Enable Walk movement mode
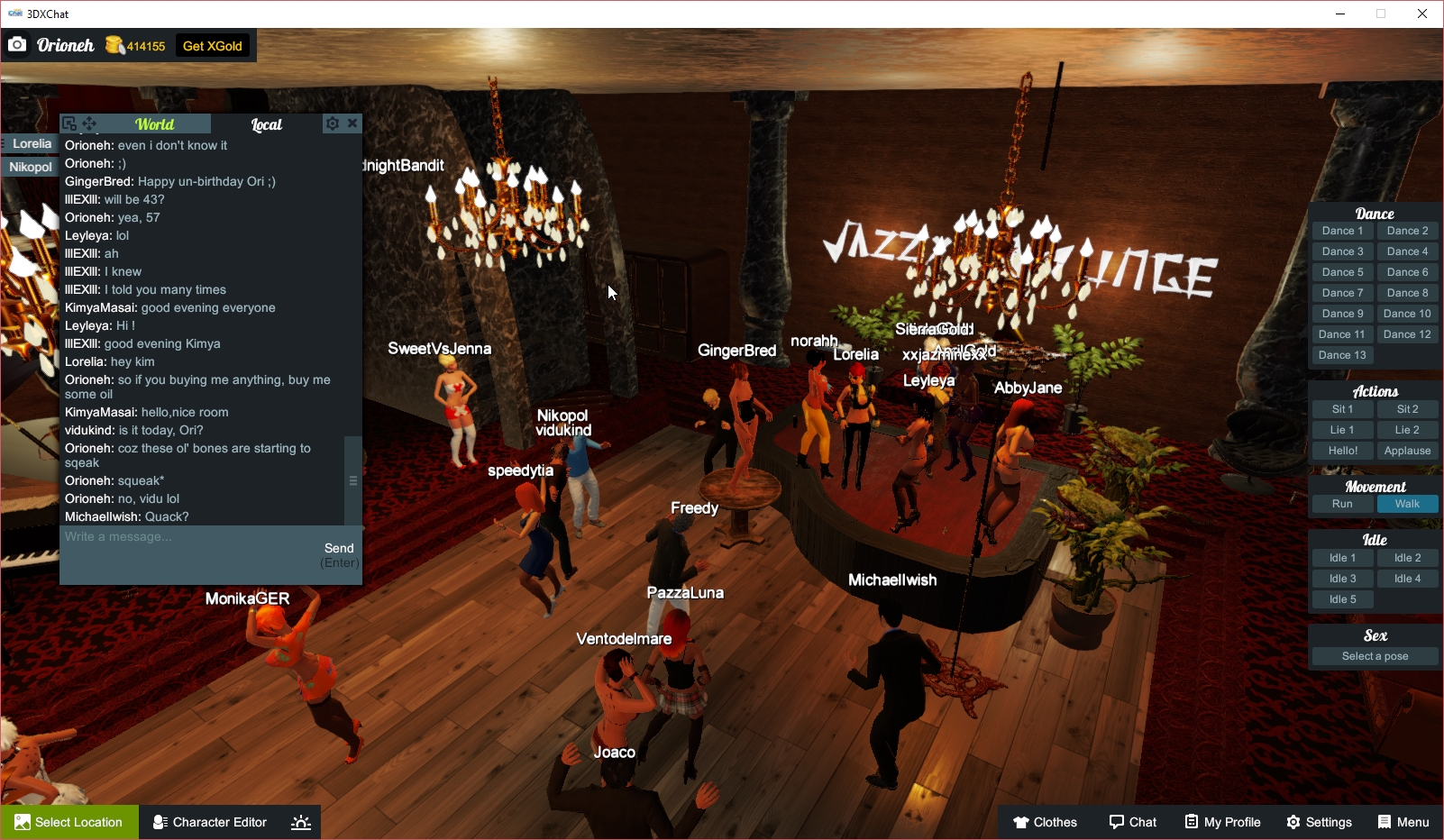The width and height of the screenshot is (1444, 840). pyautogui.click(x=1407, y=504)
